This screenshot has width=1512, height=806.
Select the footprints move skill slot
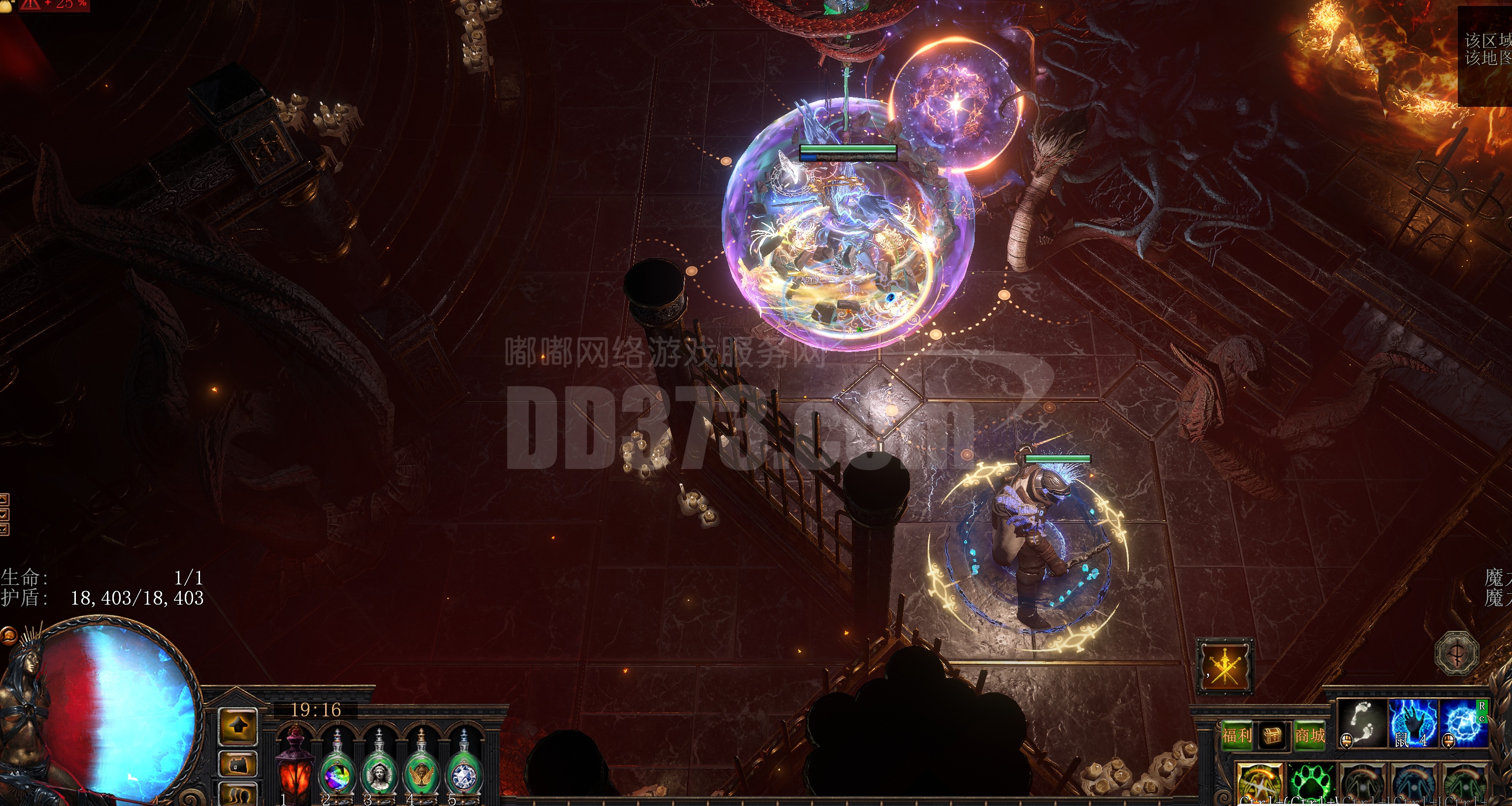(1362, 724)
